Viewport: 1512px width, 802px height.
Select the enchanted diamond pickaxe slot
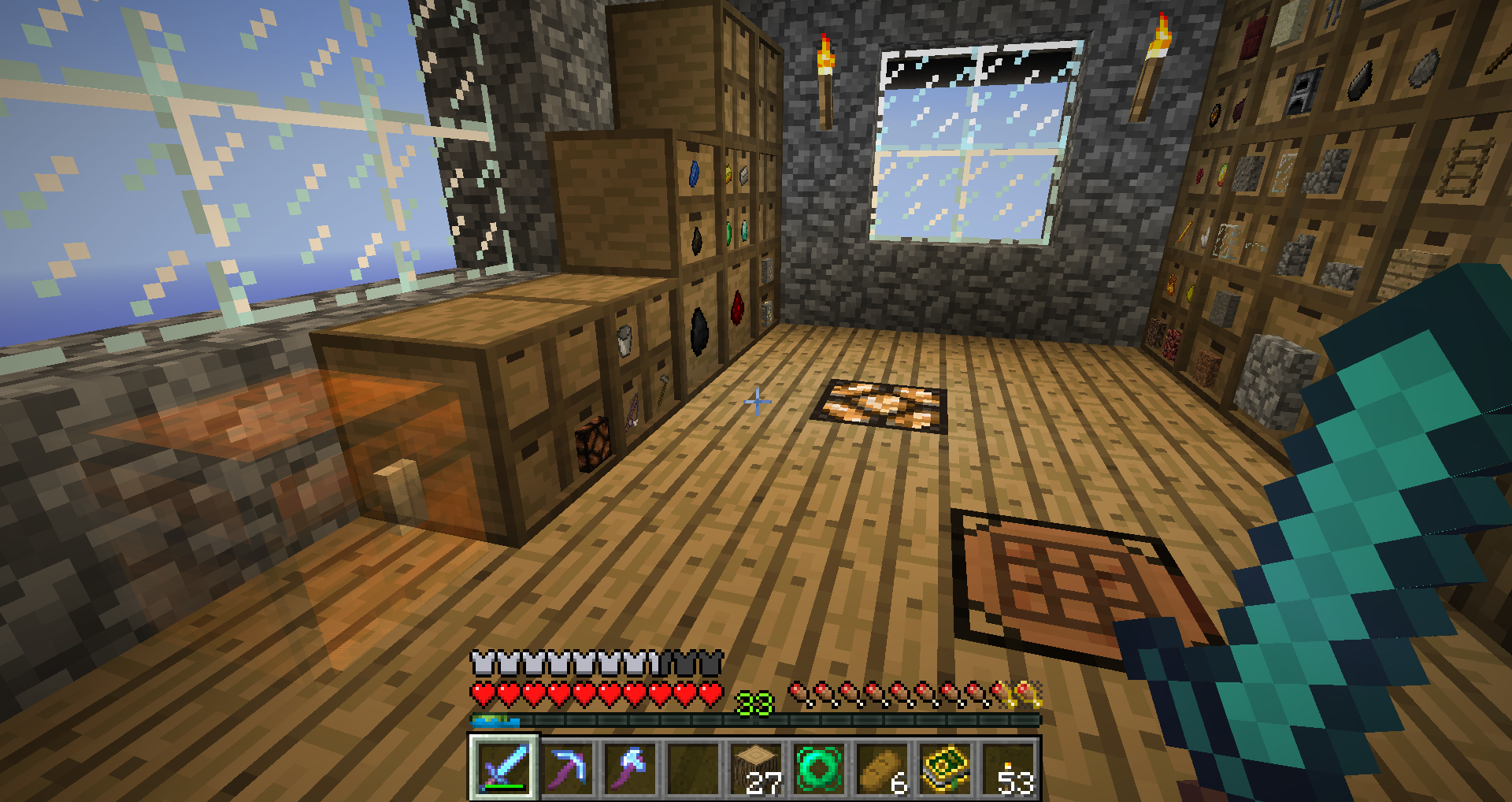[567, 768]
